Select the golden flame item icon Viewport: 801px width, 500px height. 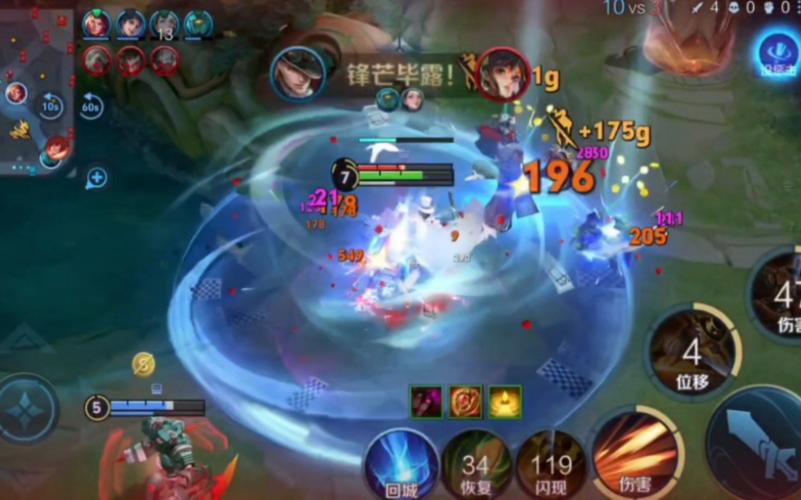click(x=505, y=401)
